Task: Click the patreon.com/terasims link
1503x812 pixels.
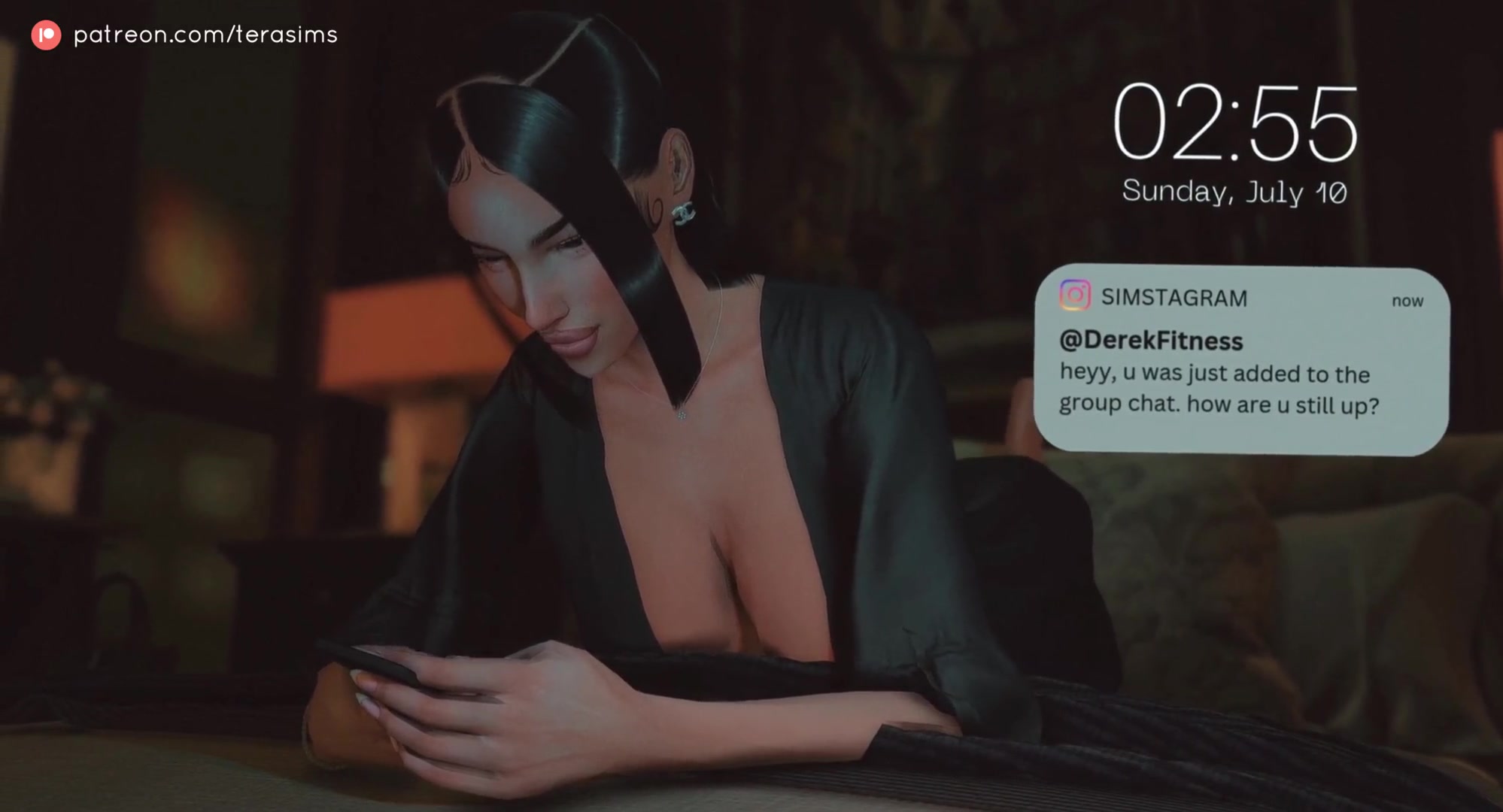Action: (205, 35)
